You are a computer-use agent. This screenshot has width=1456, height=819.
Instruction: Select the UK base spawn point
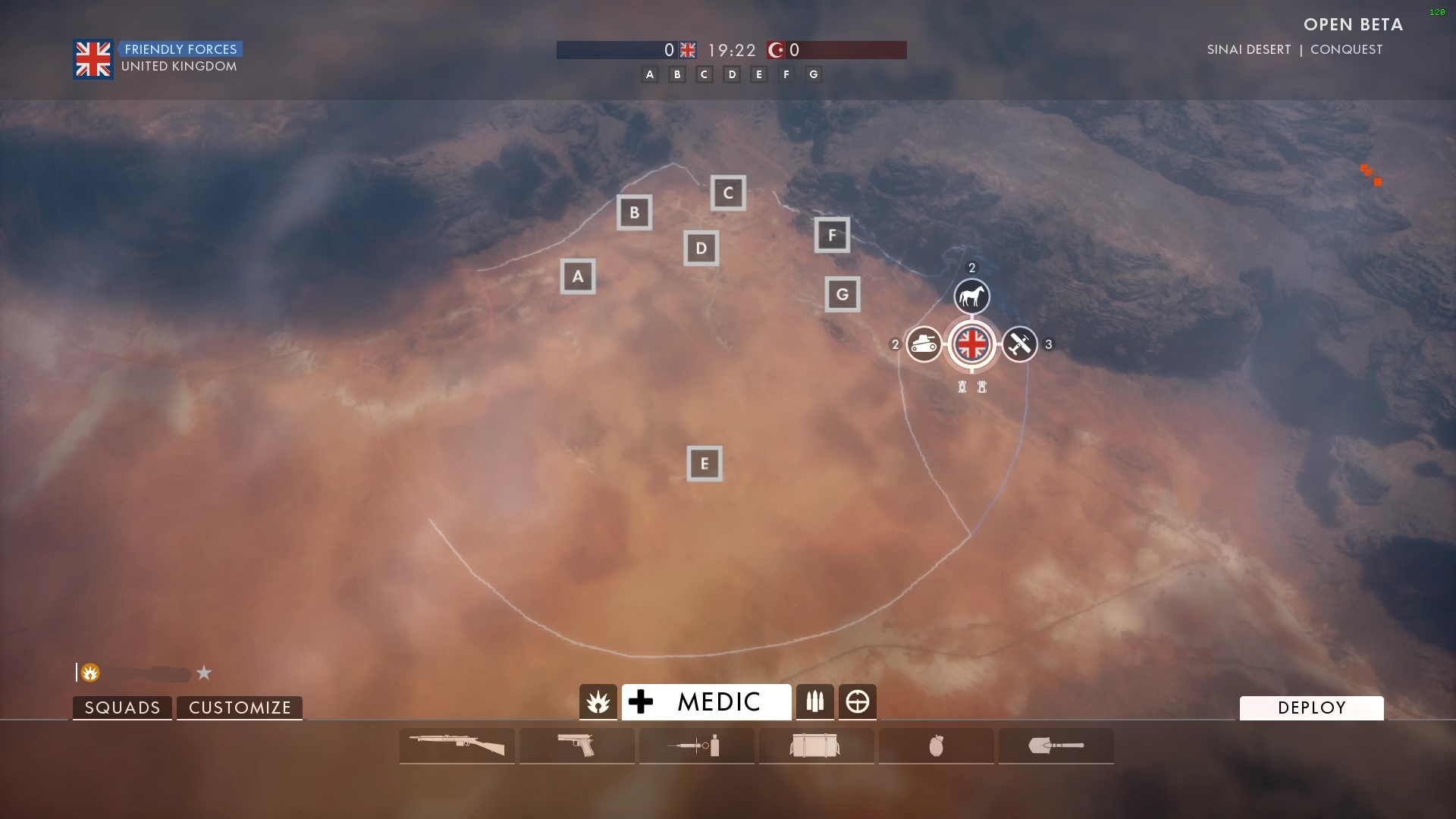(x=971, y=344)
